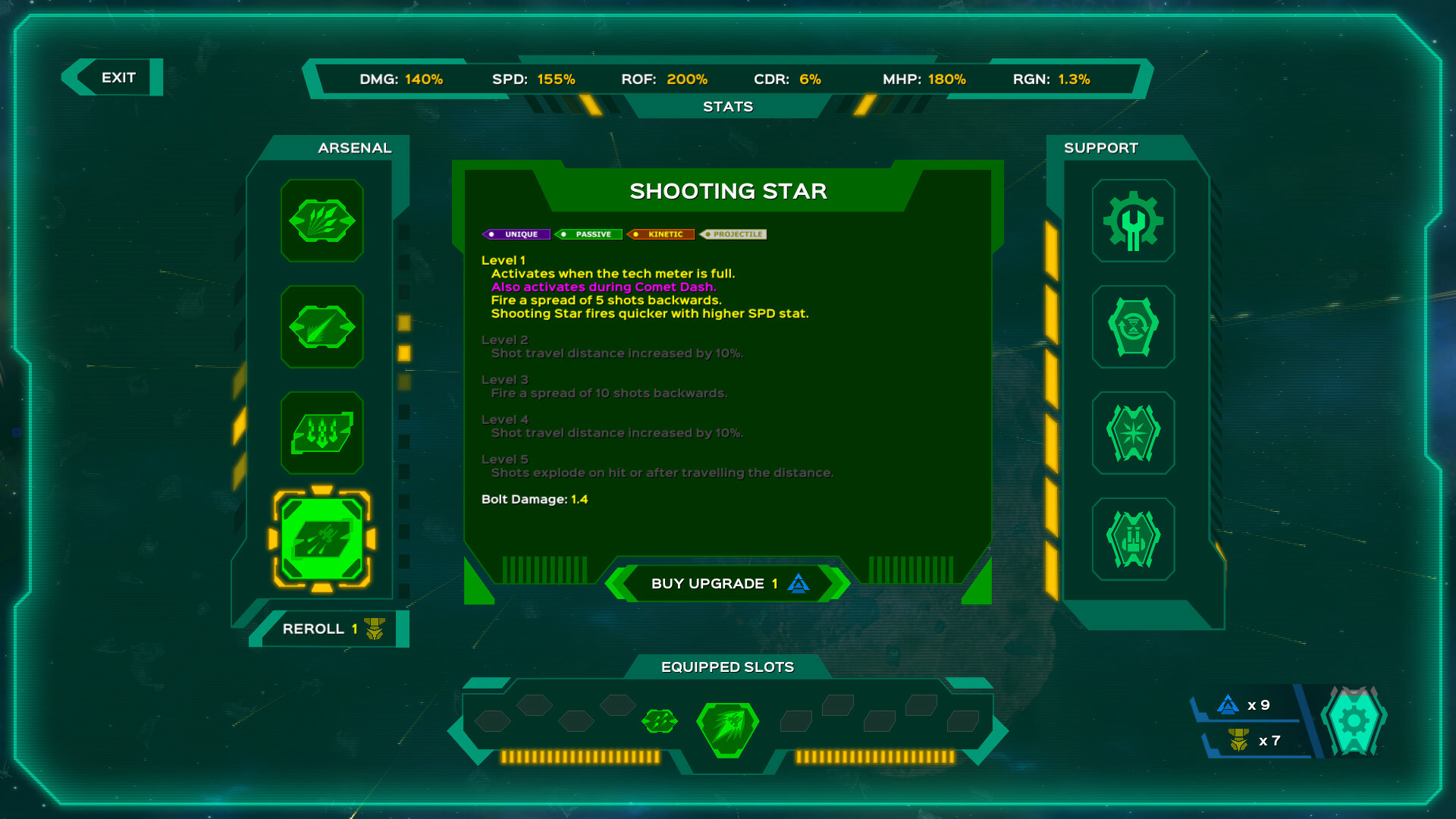Select the triple-arrow barrage icon in Arsenal

click(x=322, y=433)
